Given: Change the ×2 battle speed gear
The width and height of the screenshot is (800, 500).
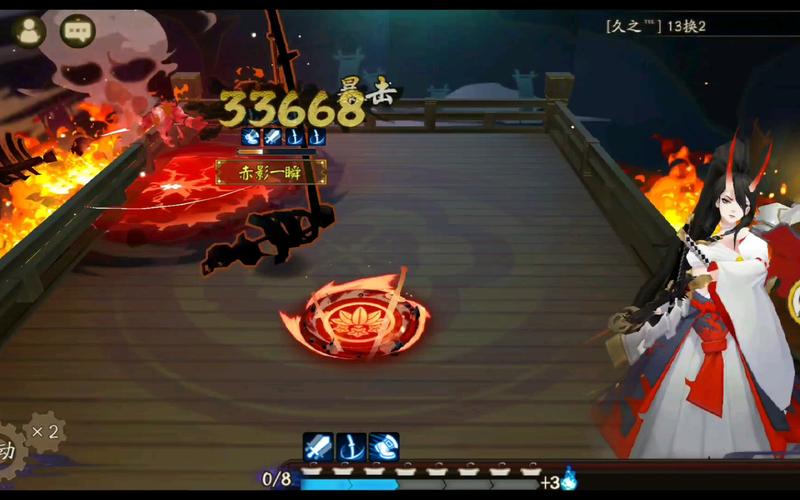Looking at the screenshot, I should 45,432.
